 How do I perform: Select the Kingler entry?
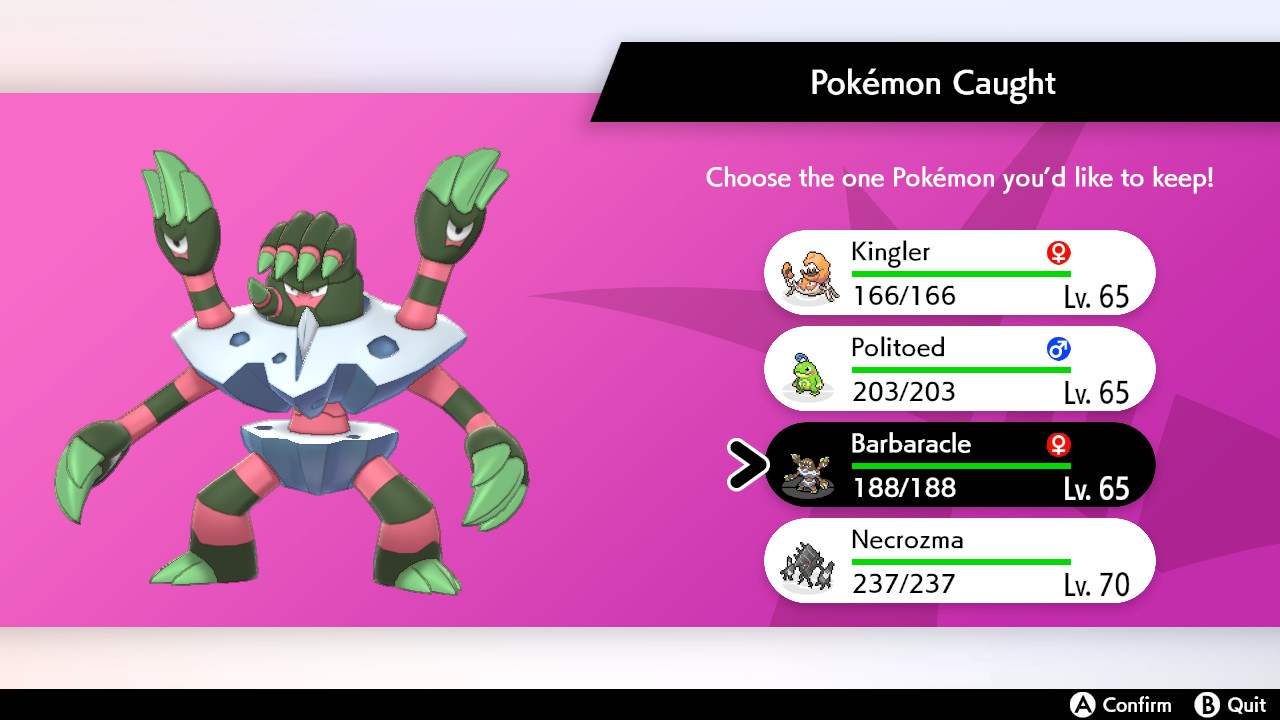tap(958, 272)
